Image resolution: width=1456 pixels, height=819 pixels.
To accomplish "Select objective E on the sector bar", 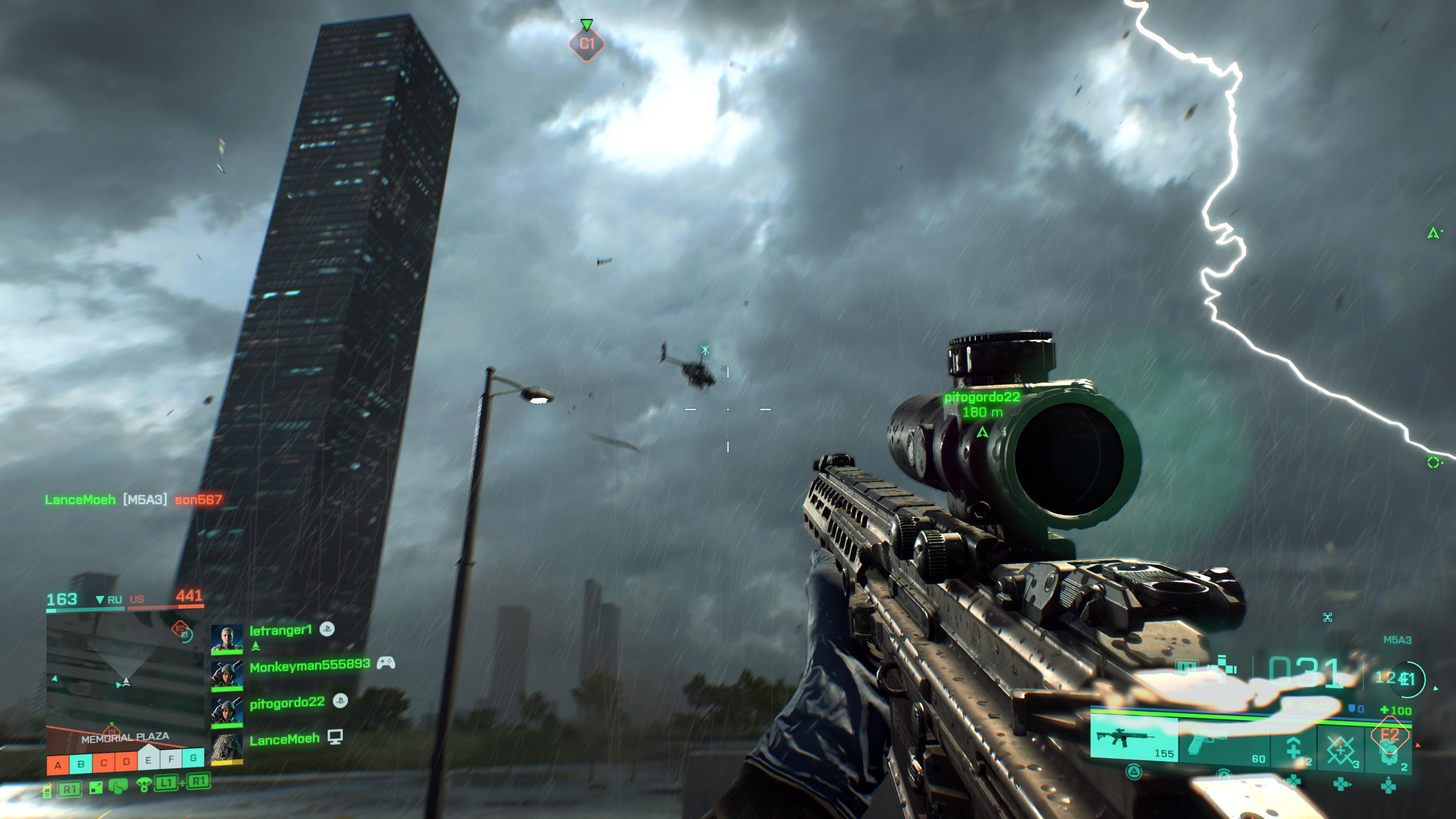I will point(148,760).
